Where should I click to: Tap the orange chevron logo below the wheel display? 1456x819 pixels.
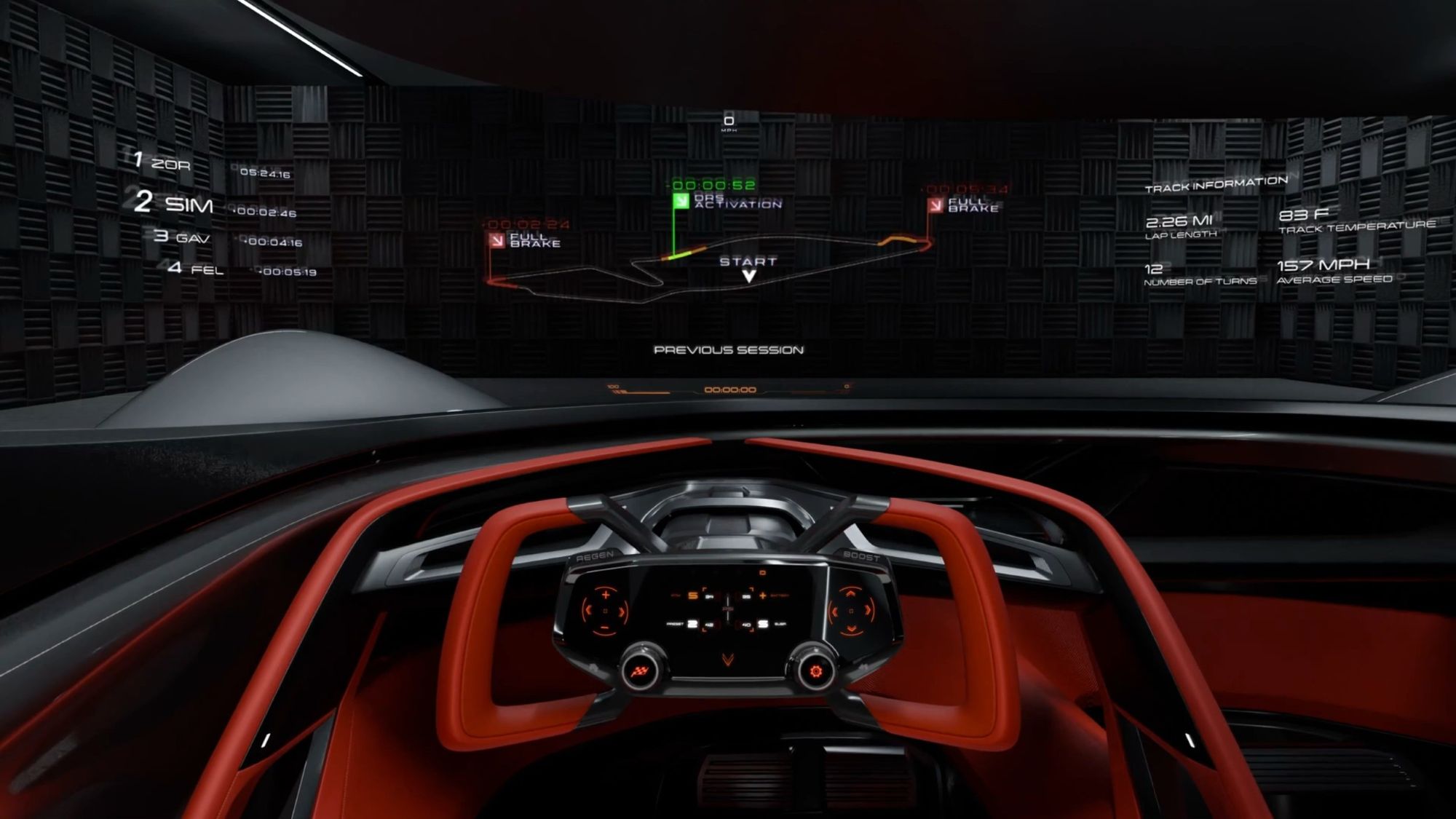(x=727, y=660)
